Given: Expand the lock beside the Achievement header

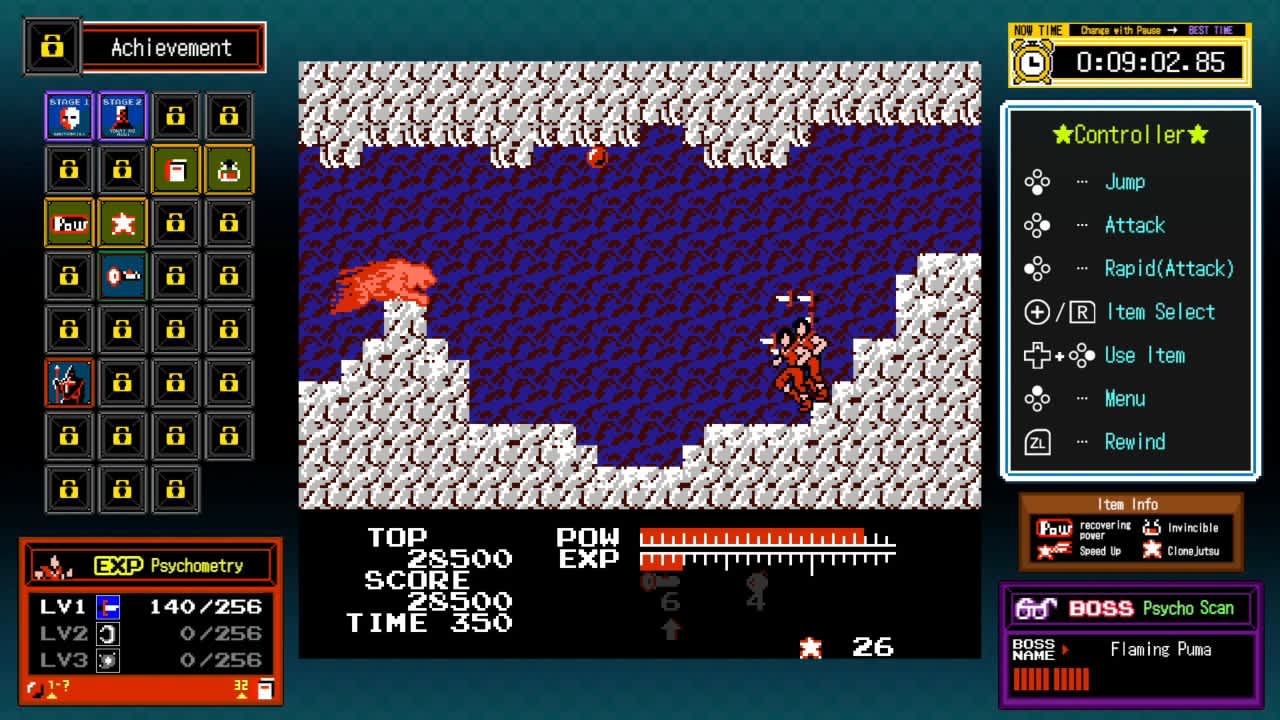Looking at the screenshot, I should (51, 46).
